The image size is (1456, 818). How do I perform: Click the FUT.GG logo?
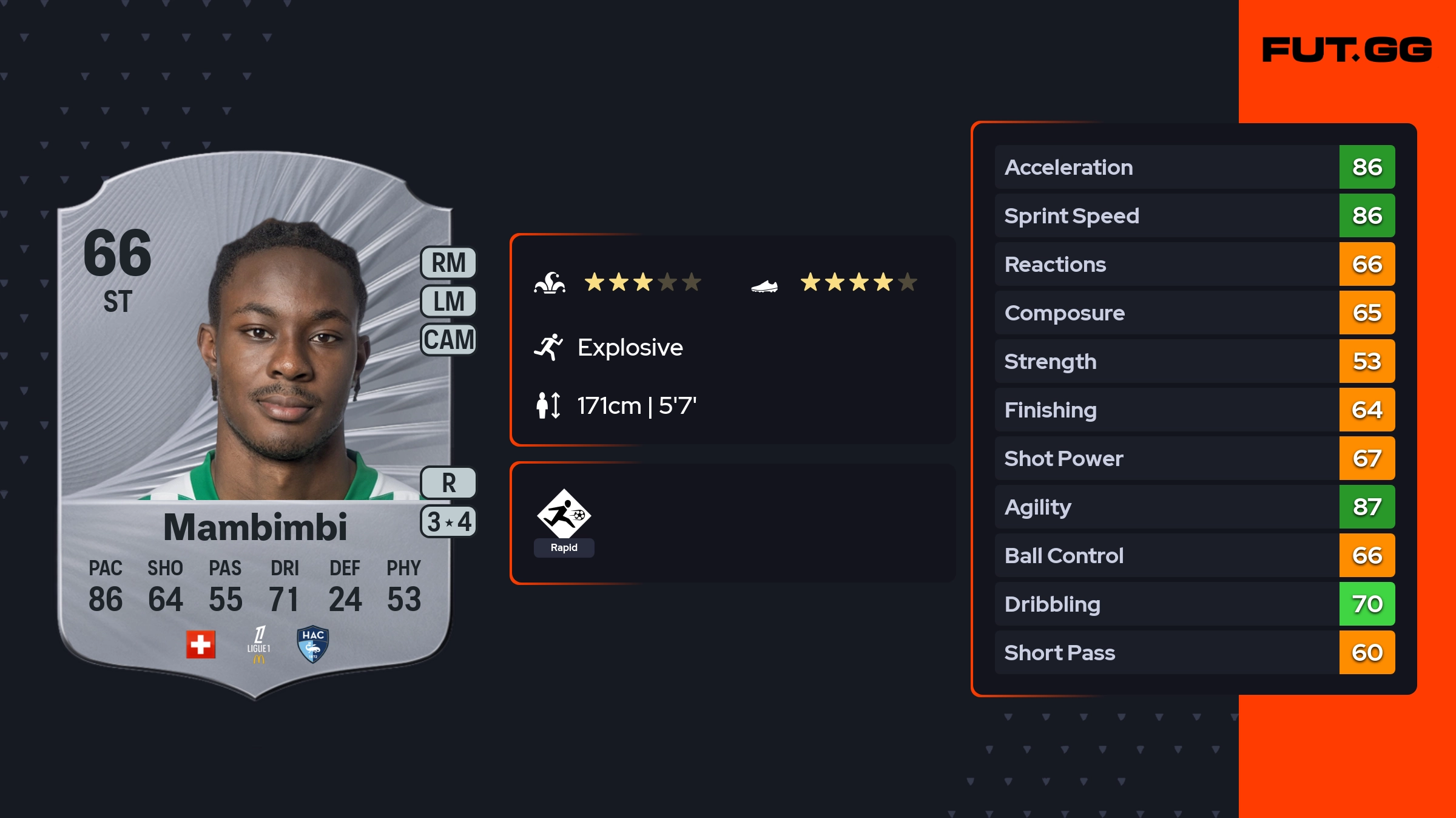tap(1347, 50)
